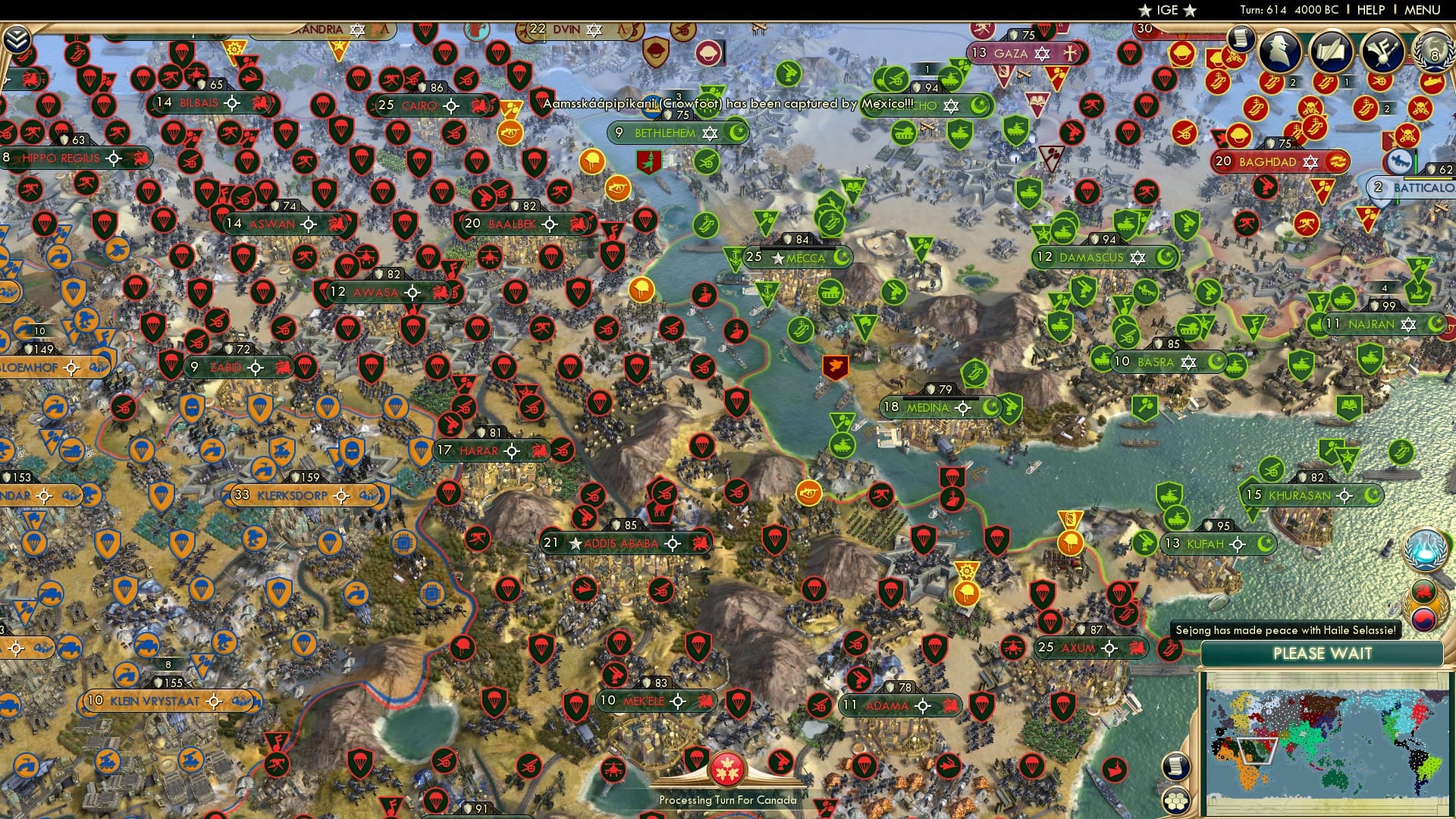Toggle strategic view with the honeycomb hex icon

[x=1176, y=801]
